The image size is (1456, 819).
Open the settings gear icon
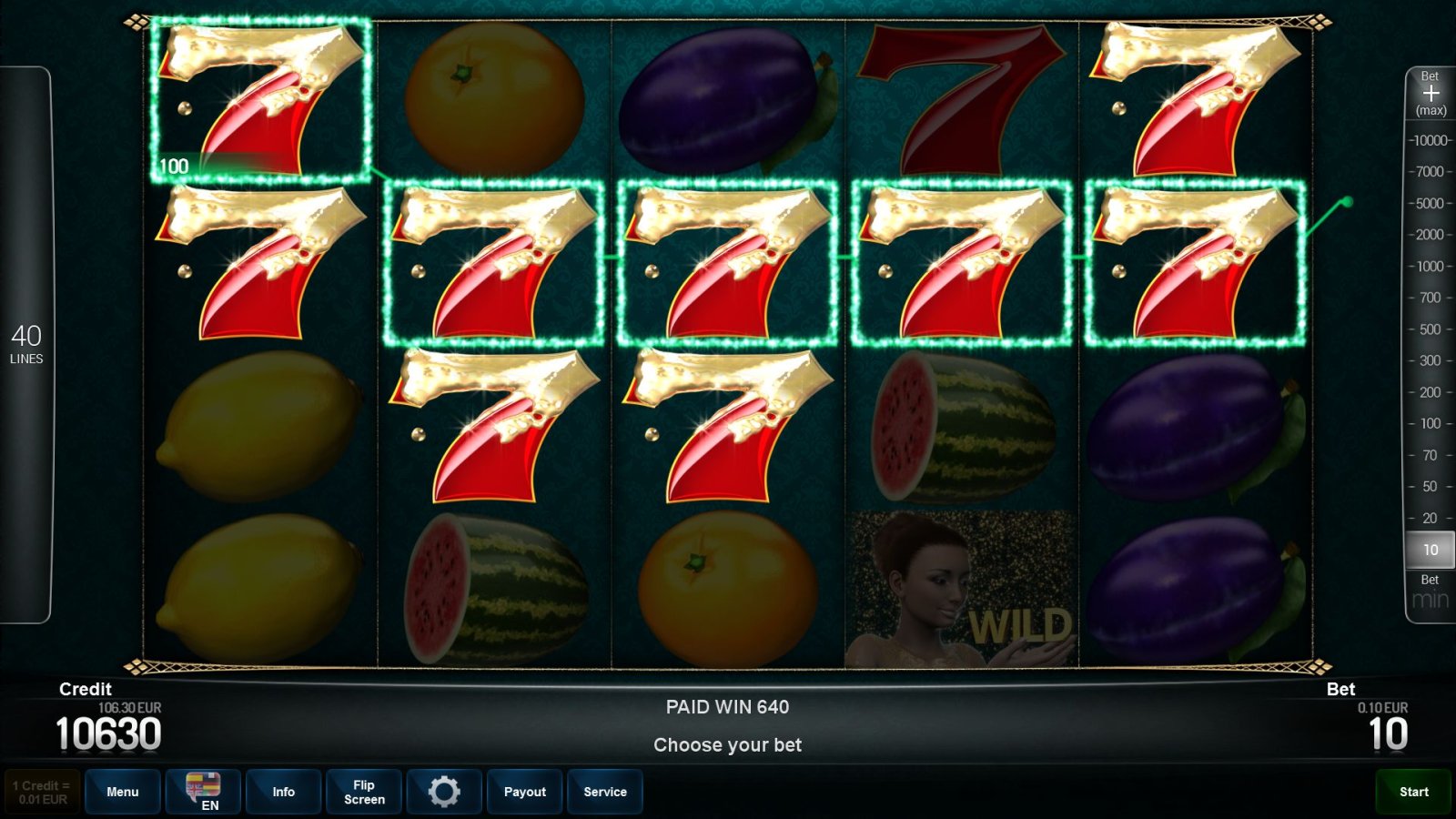(444, 792)
